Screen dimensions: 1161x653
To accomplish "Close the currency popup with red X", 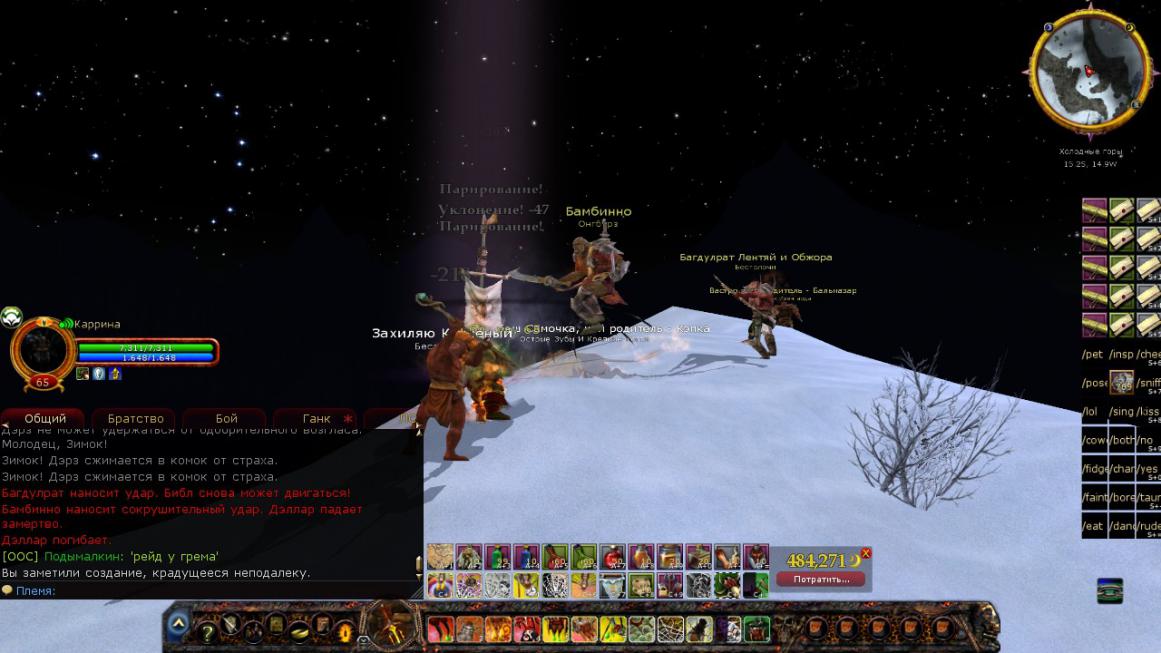I will pos(866,553).
